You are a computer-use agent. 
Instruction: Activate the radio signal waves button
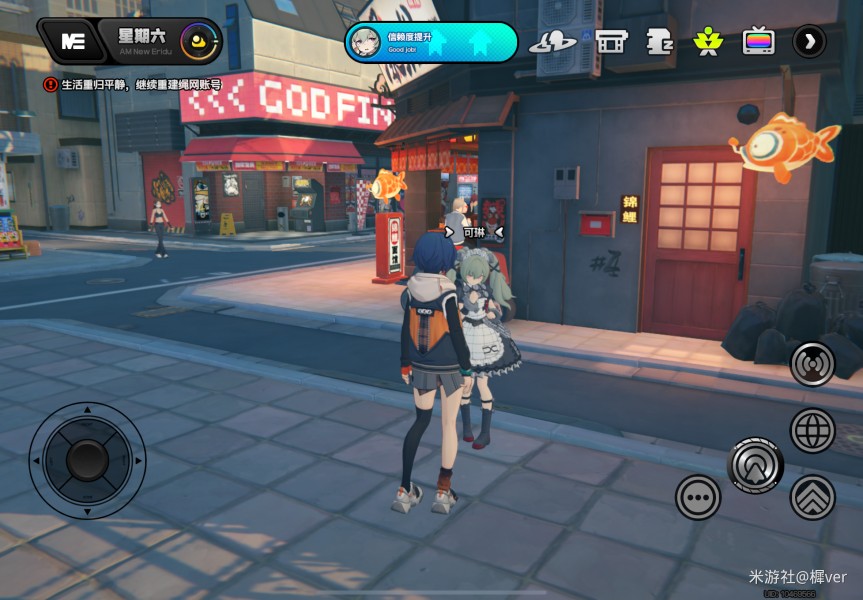pos(812,364)
